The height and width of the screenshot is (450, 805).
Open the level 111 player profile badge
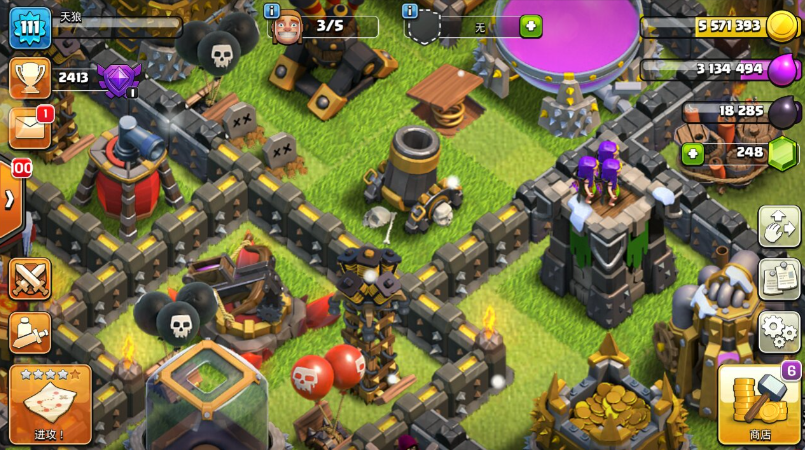click(30, 28)
